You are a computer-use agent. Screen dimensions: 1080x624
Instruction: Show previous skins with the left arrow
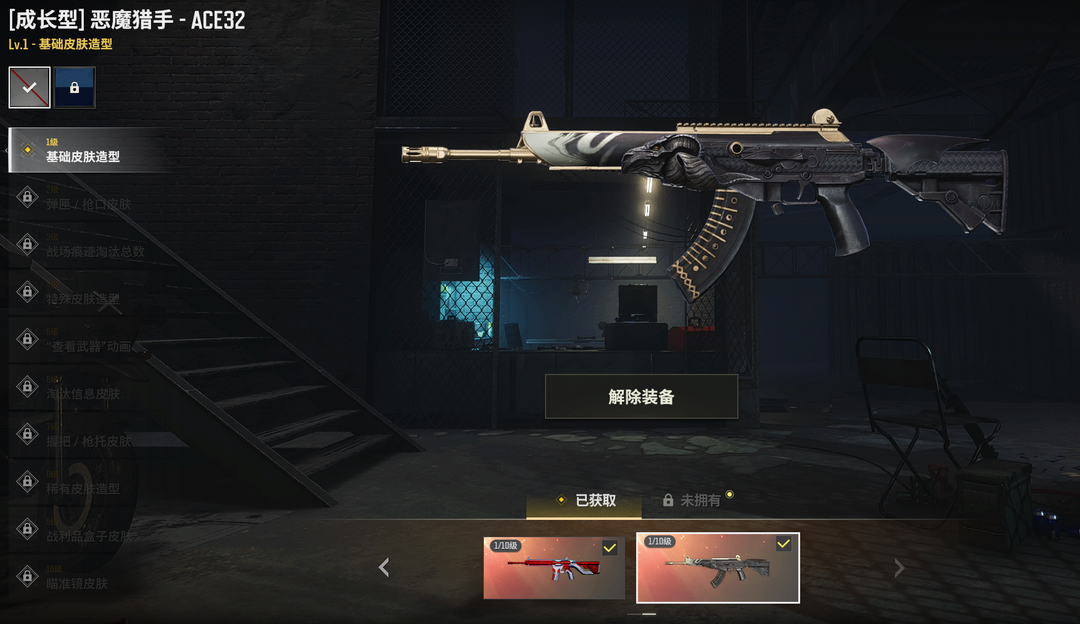click(x=384, y=568)
